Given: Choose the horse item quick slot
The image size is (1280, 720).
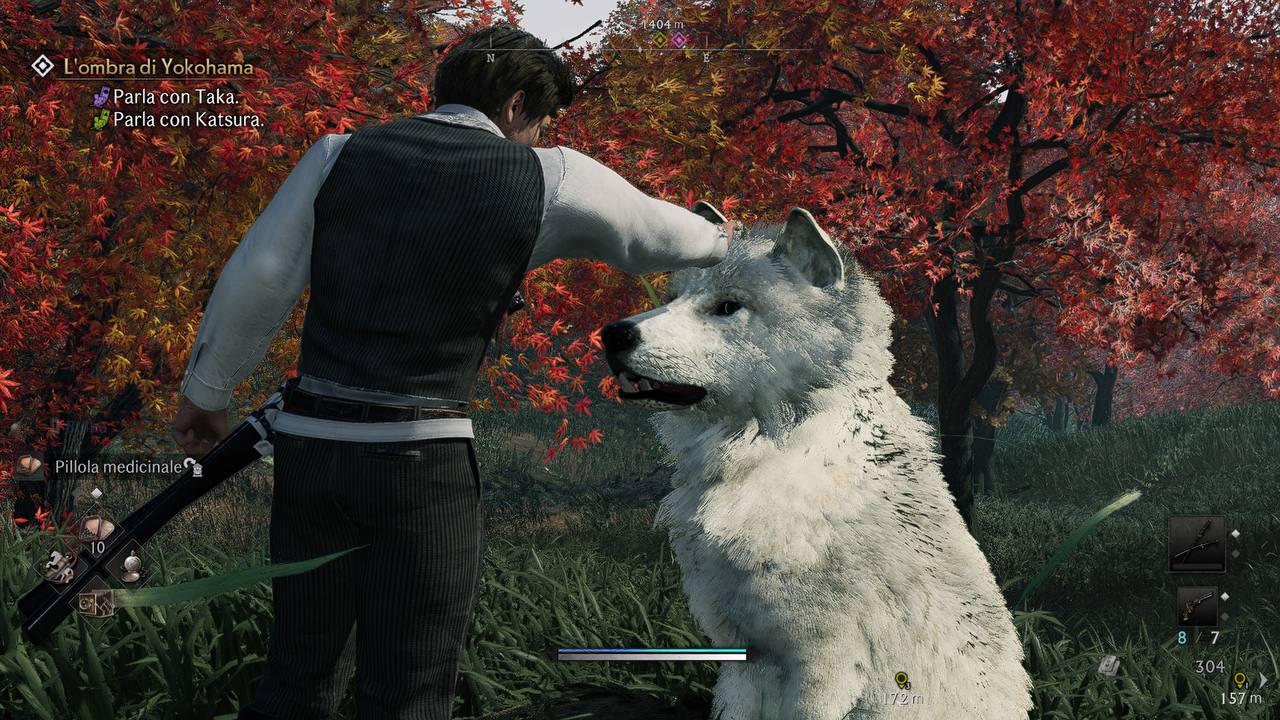Looking at the screenshot, I should [58, 566].
